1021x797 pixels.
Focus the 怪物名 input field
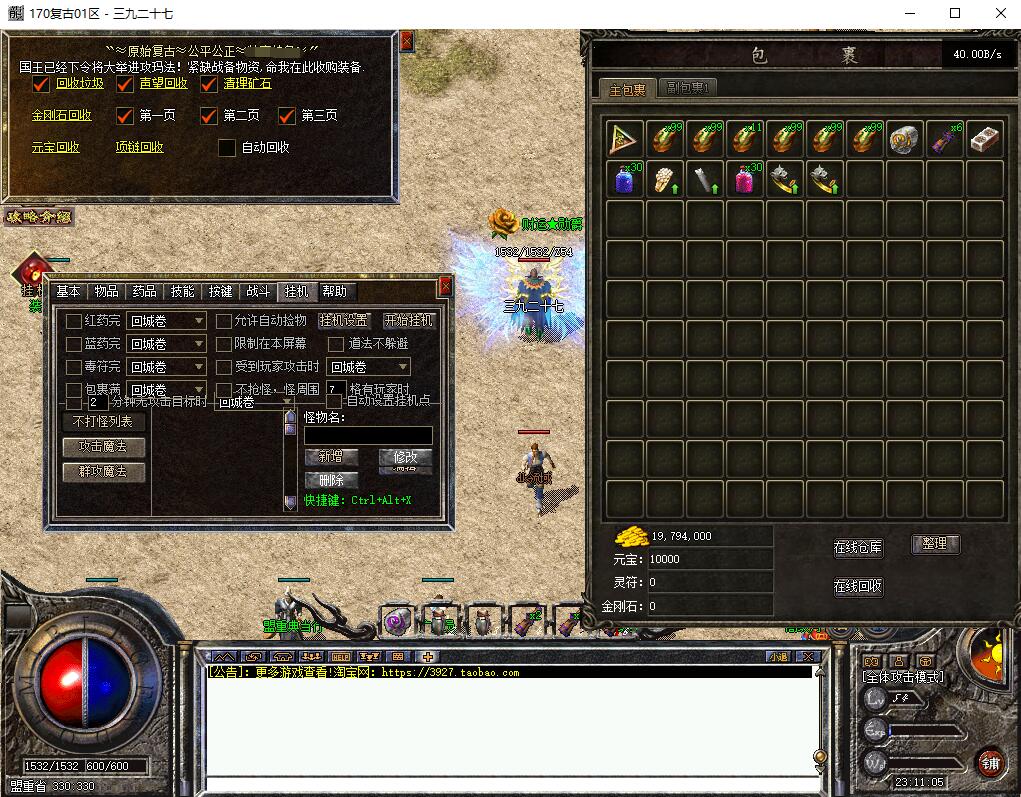click(368, 435)
